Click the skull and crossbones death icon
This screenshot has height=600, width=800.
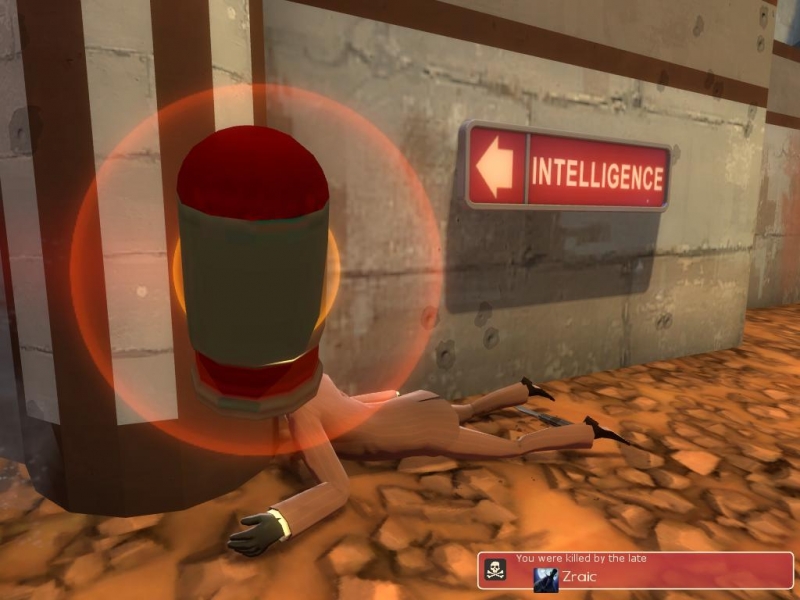click(495, 571)
